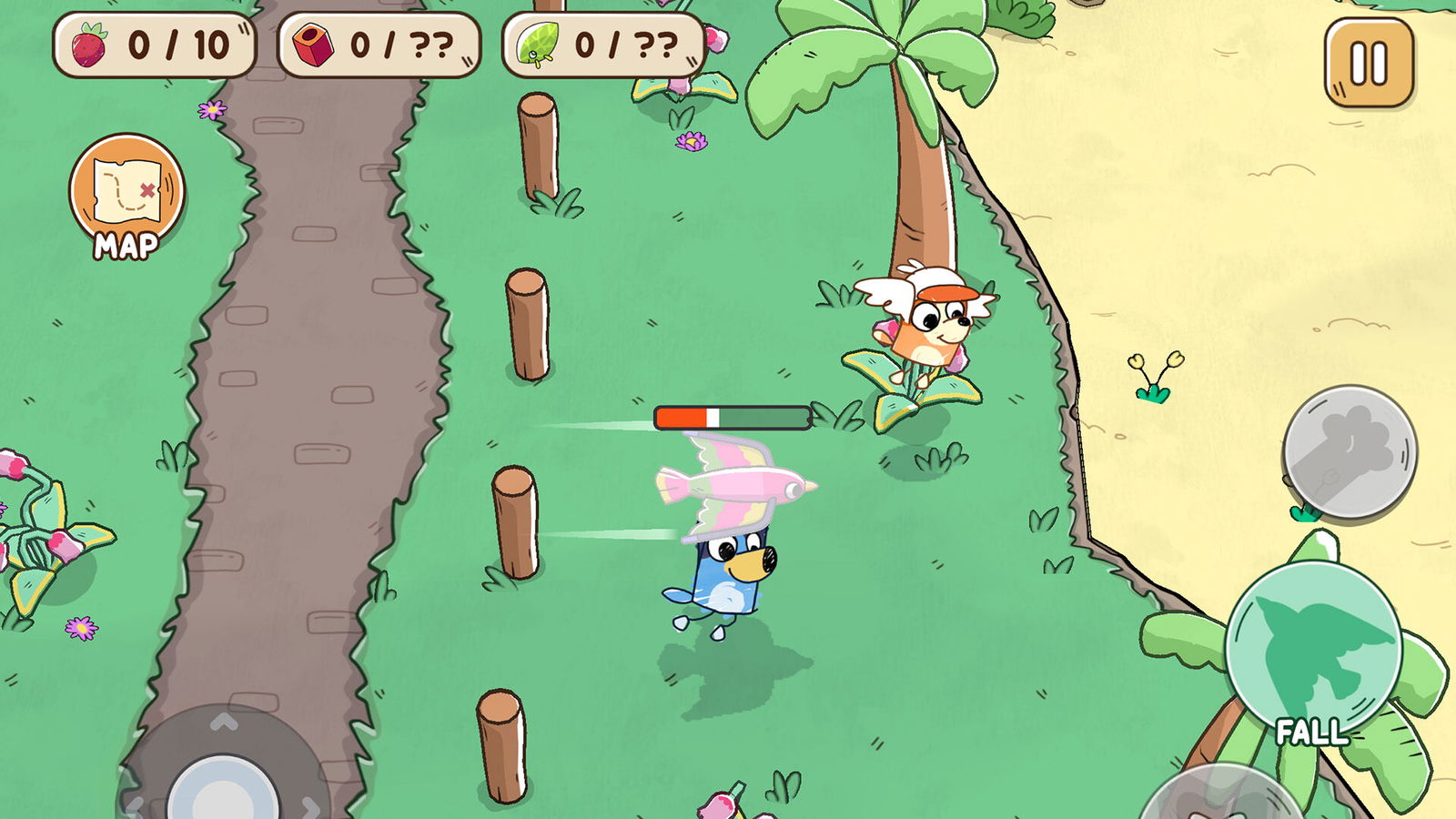The width and height of the screenshot is (1456, 819).
Task: Tap the red block collectible counter
Action: pos(376,43)
